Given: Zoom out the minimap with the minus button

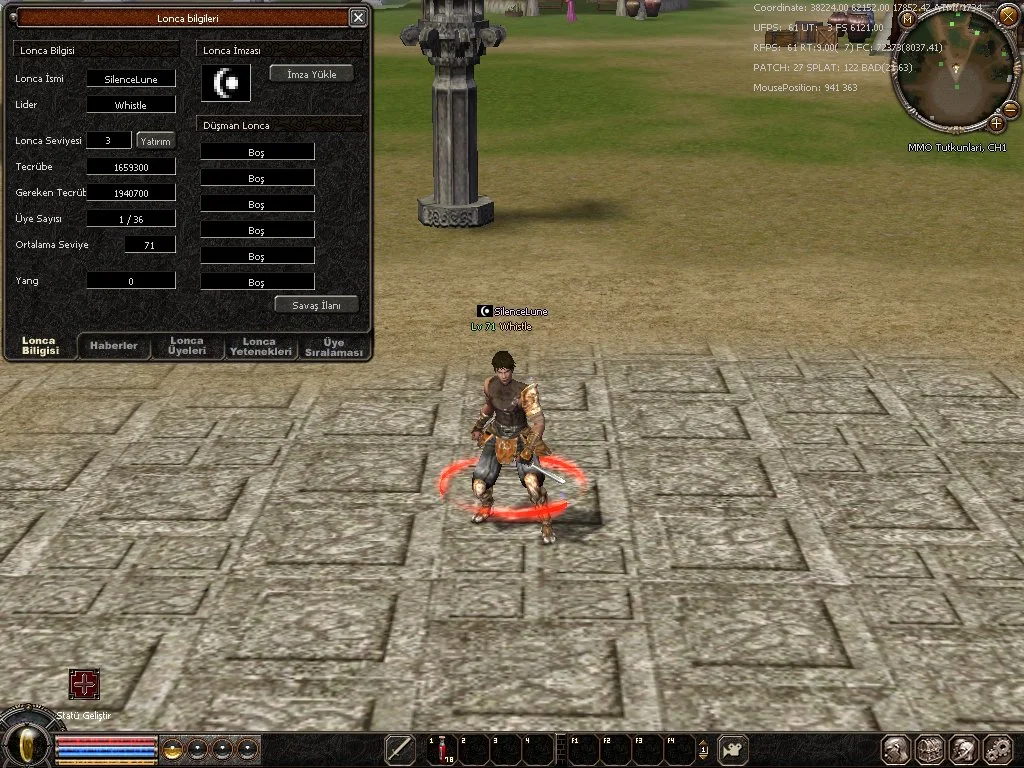Looking at the screenshot, I should [x=1010, y=109].
